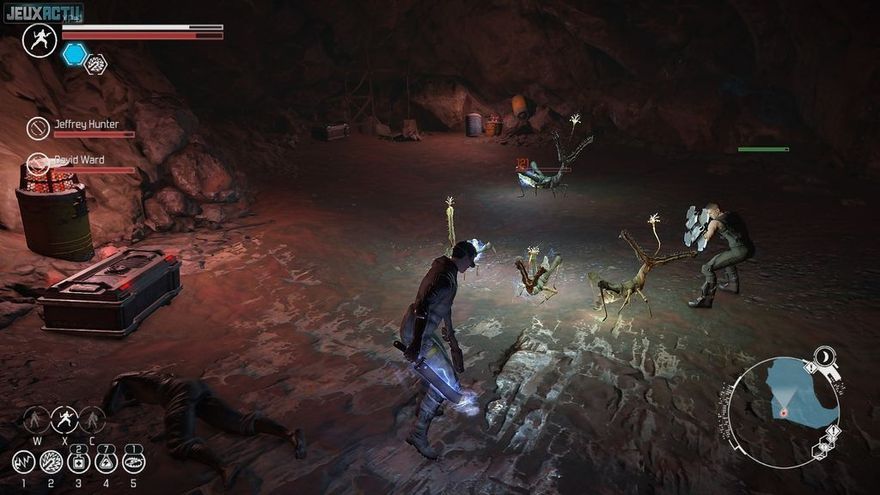Click the player stance portrait icon
880x495 pixels.
click(x=40, y=41)
